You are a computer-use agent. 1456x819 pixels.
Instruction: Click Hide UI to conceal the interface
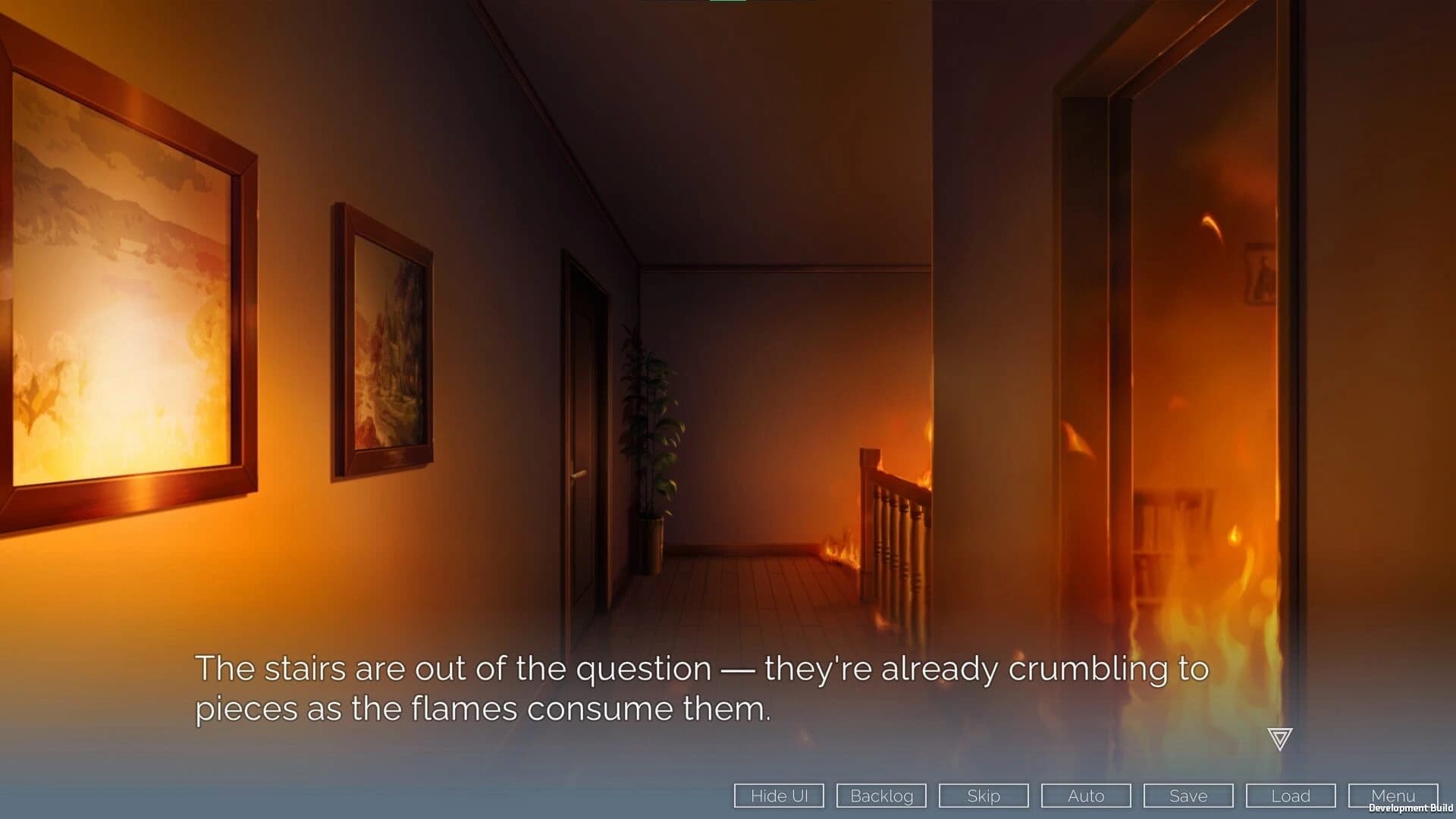778,795
